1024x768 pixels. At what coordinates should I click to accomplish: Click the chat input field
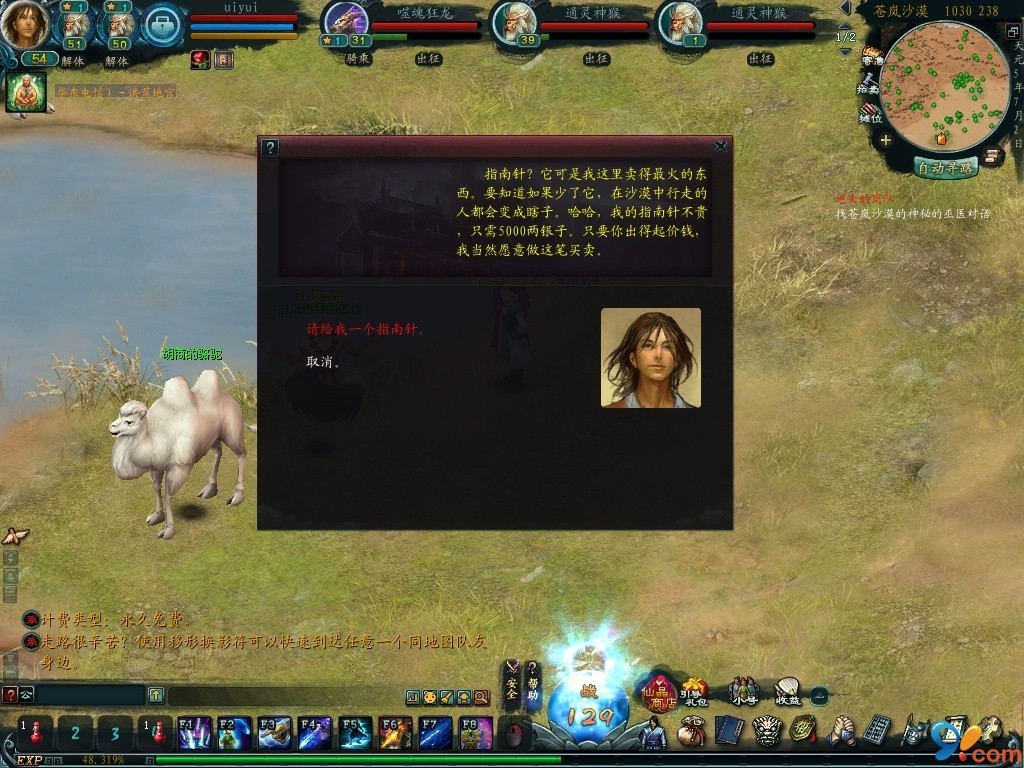coord(90,695)
